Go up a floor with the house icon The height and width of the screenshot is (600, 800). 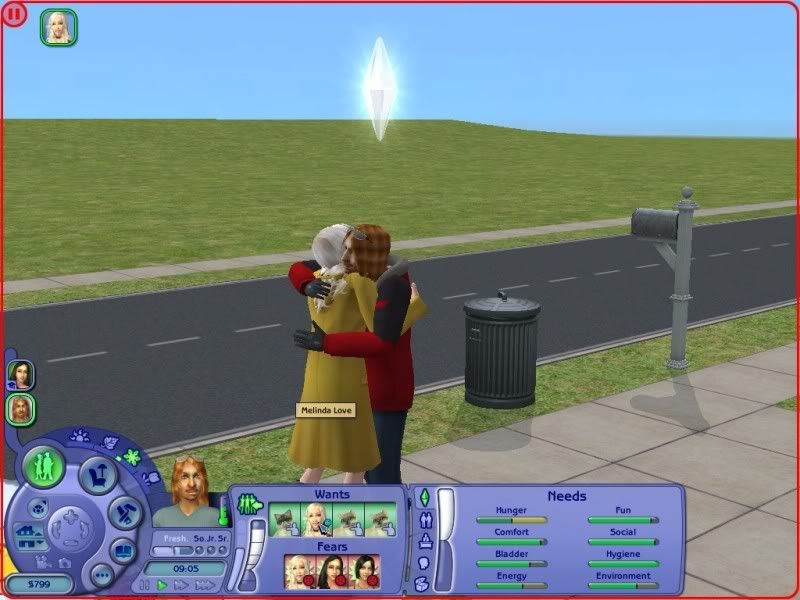pos(27,527)
